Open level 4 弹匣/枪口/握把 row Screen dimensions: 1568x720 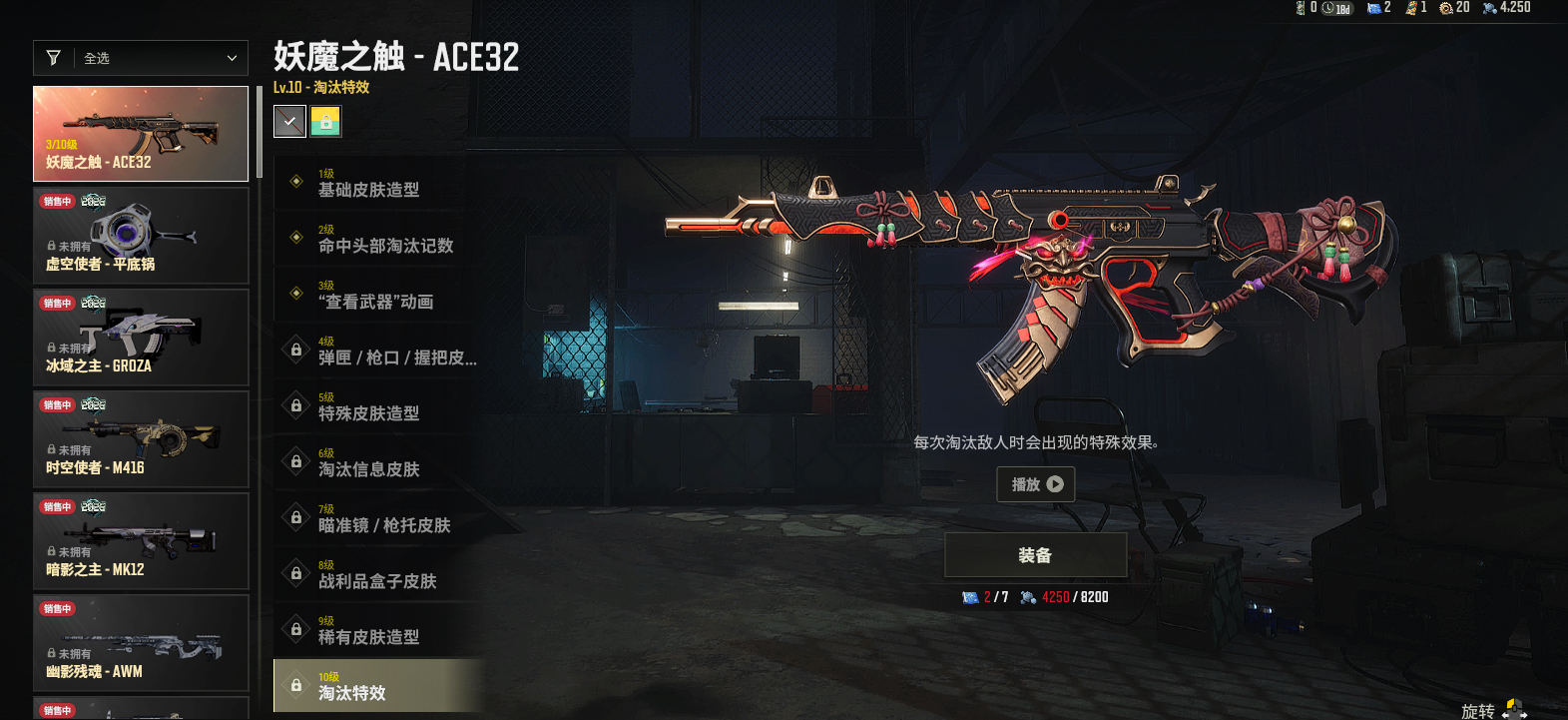coord(379,350)
